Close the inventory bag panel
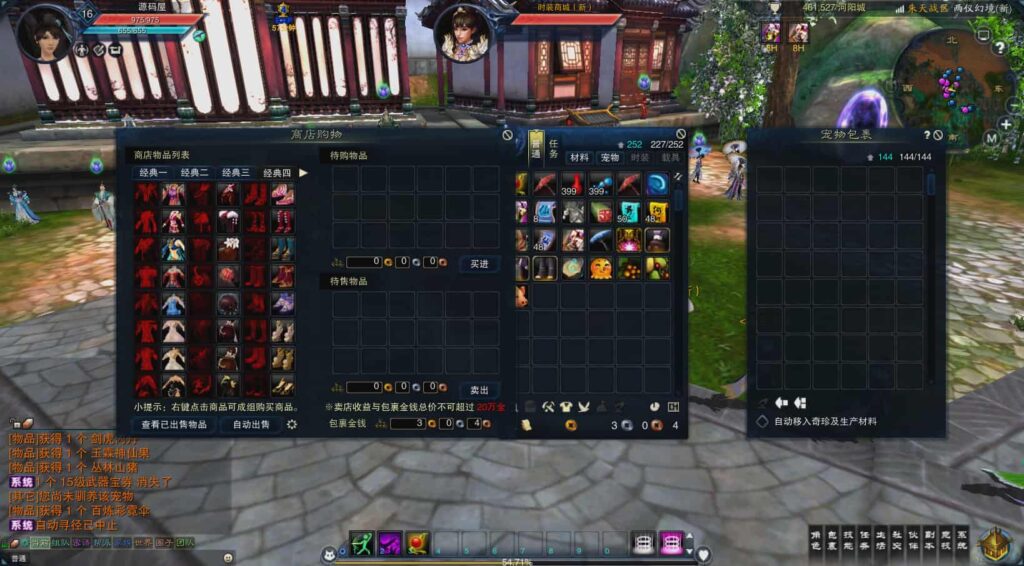 (x=681, y=134)
